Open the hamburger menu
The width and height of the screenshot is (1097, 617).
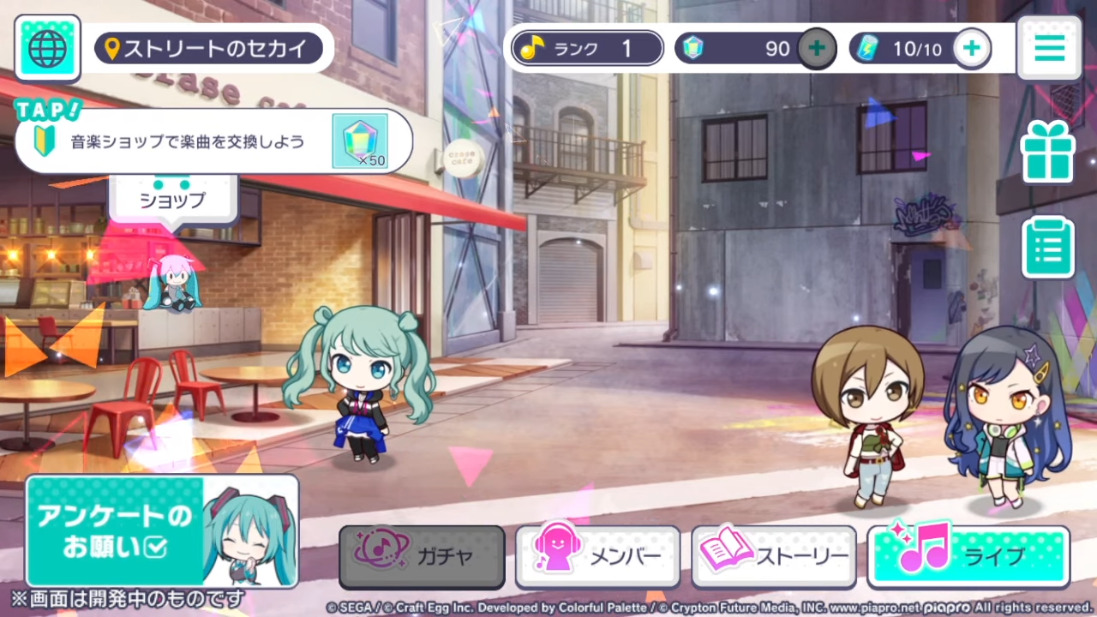1049,48
